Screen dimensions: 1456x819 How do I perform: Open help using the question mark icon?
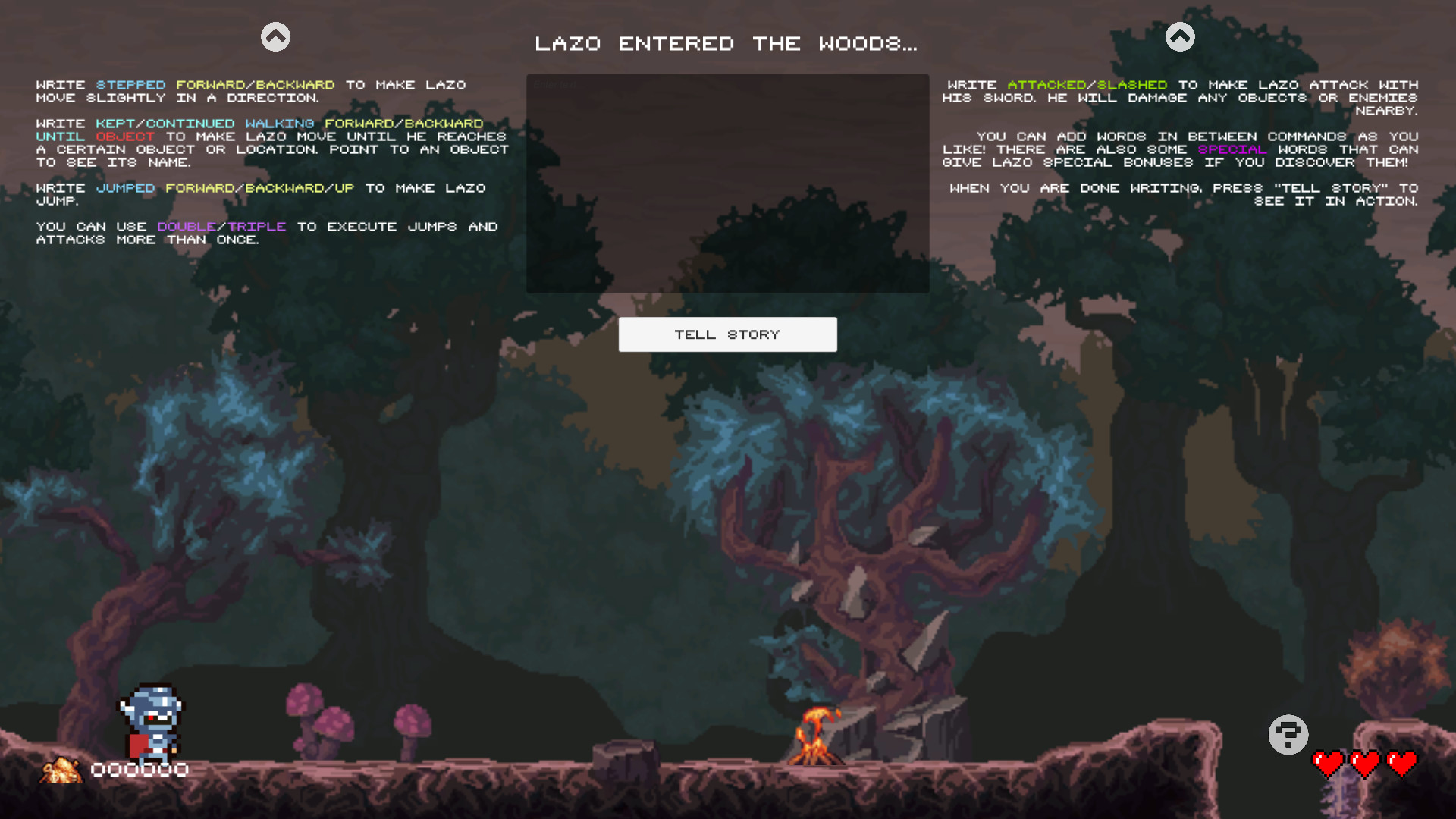1288,733
